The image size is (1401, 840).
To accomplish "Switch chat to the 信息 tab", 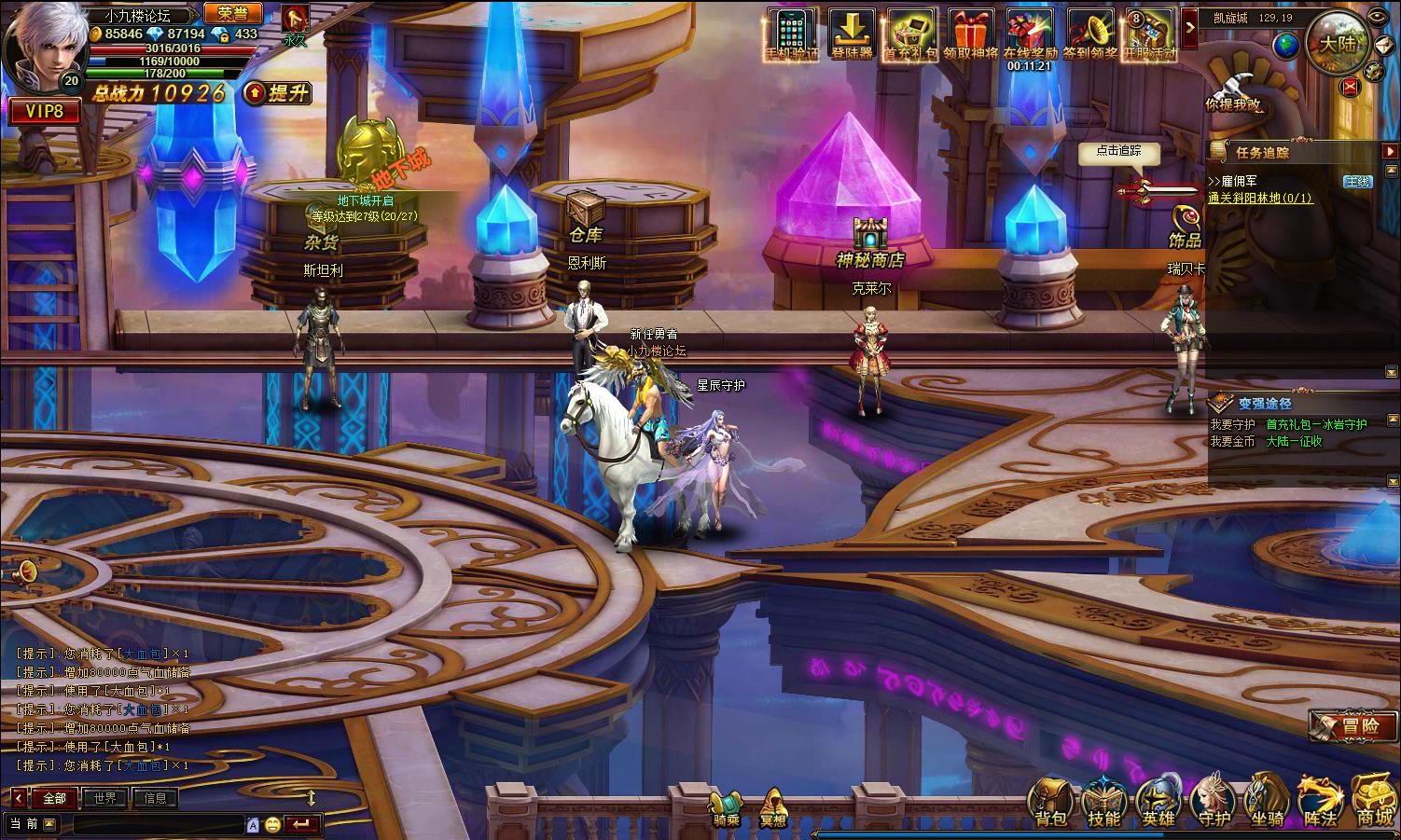I will pyautogui.click(x=155, y=798).
